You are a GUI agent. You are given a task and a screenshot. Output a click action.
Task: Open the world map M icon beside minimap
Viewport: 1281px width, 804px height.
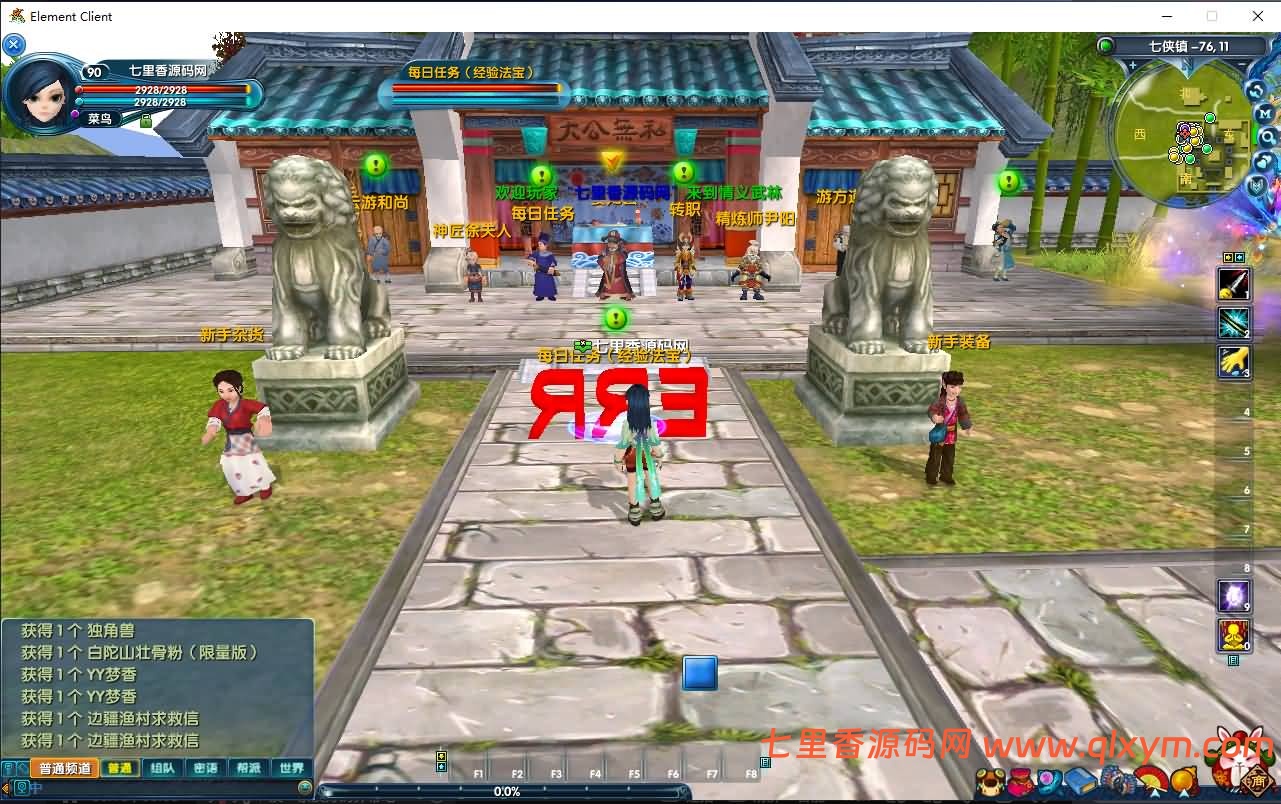click(1266, 114)
